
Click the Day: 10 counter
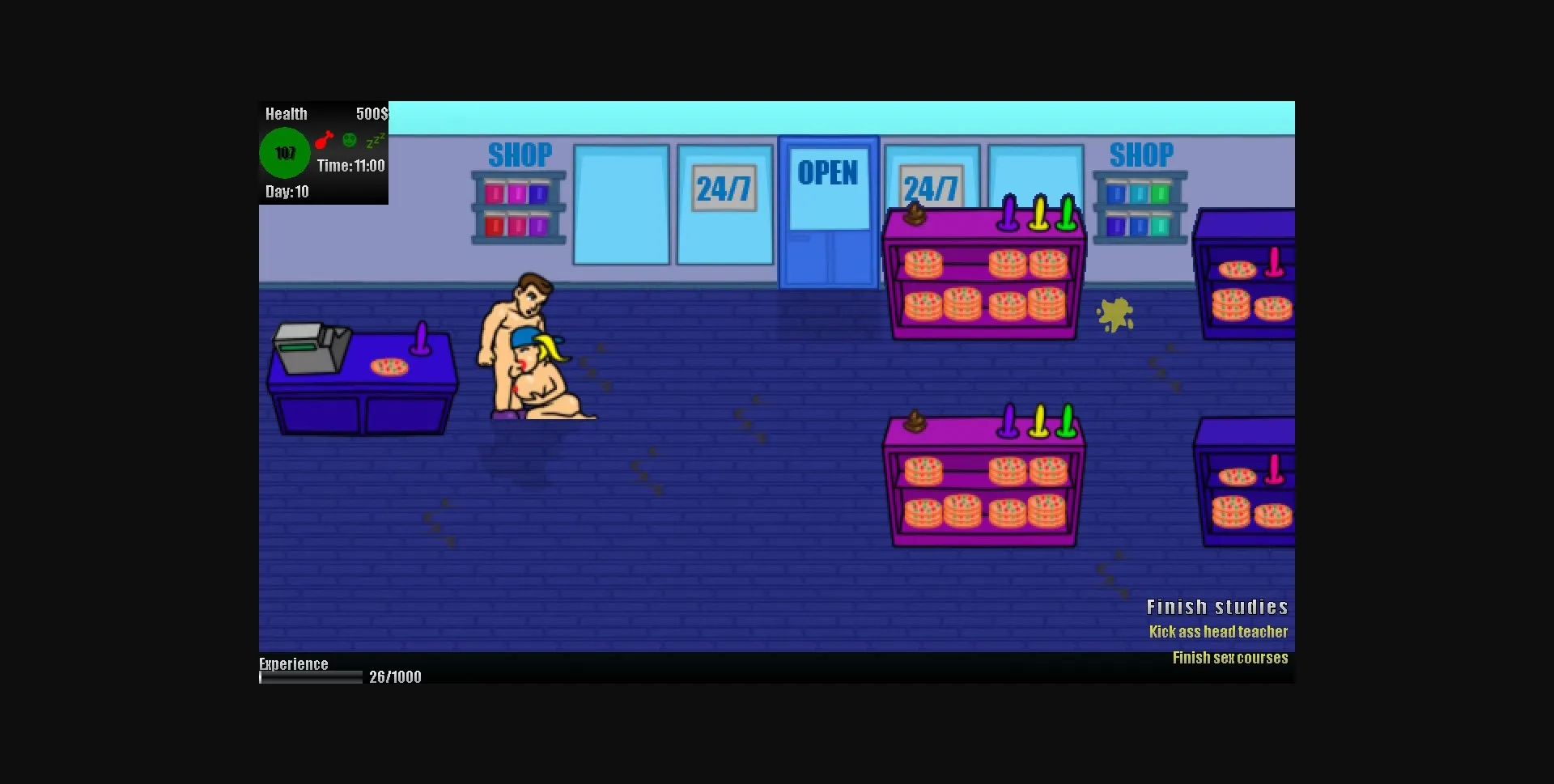(x=287, y=192)
